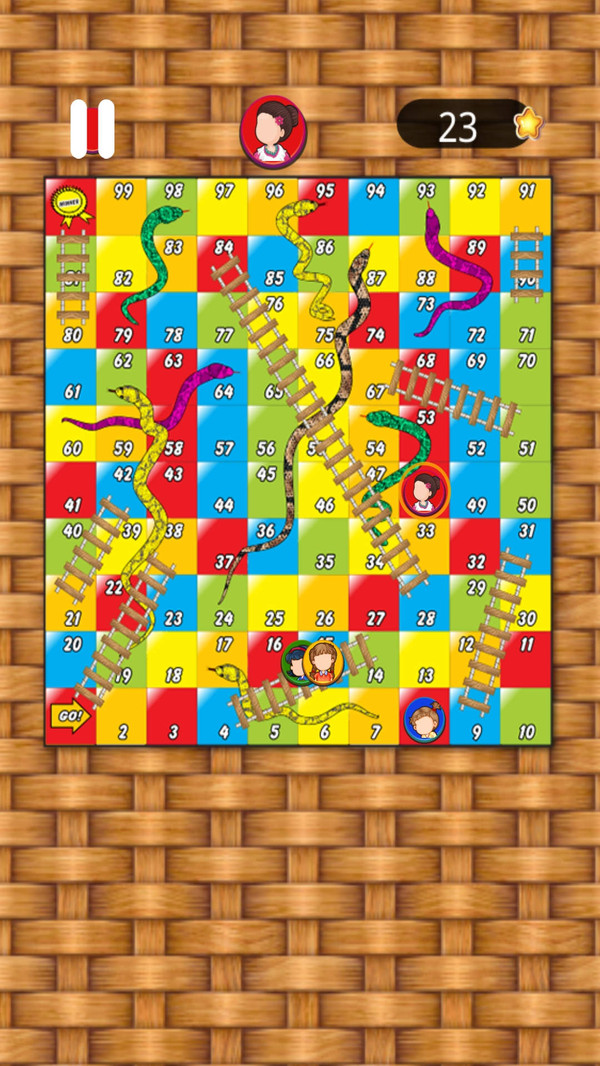Tap the current player avatar above the board
600x1066 pixels.
(x=273, y=131)
